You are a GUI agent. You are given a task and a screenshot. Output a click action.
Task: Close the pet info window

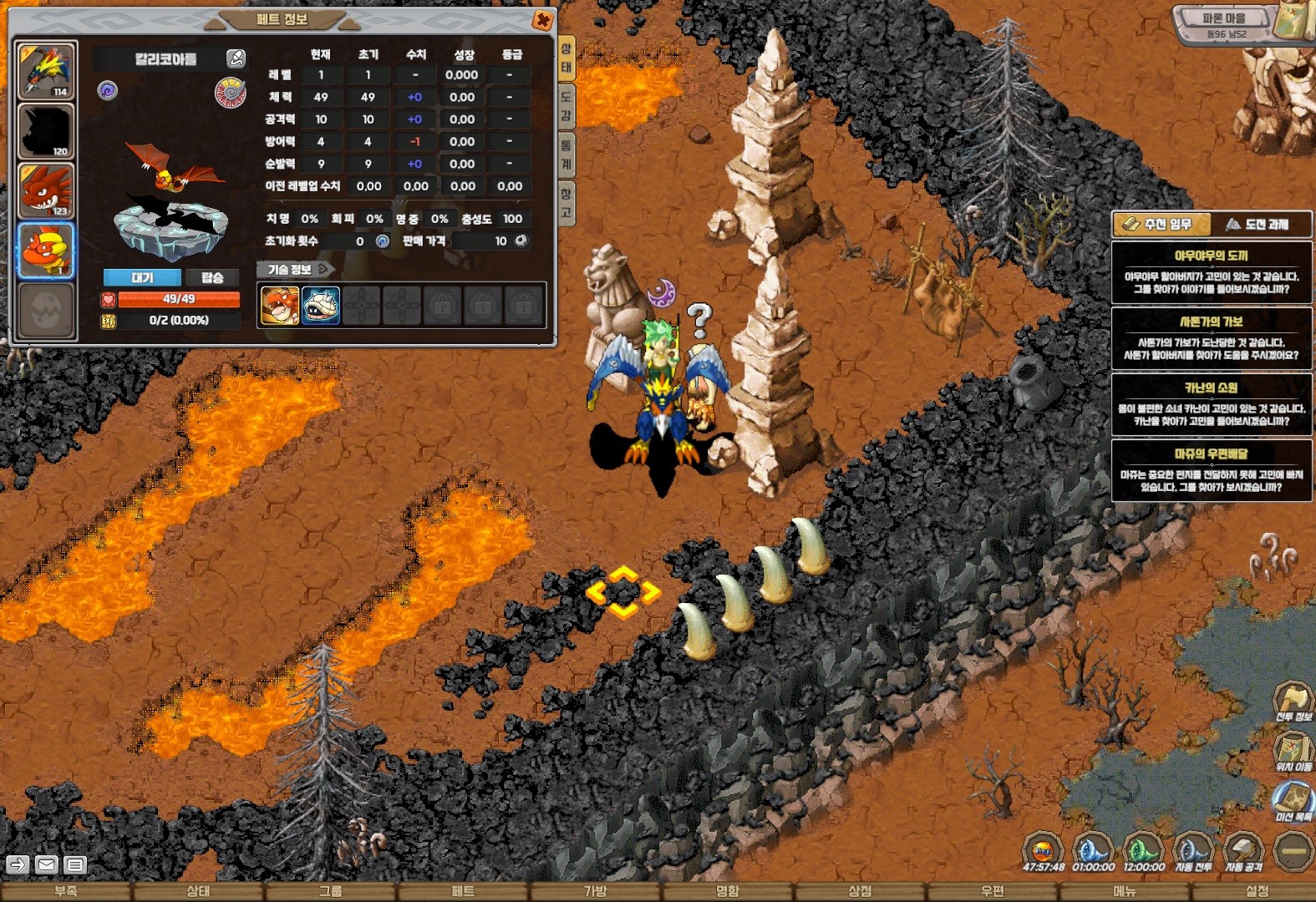point(542,20)
